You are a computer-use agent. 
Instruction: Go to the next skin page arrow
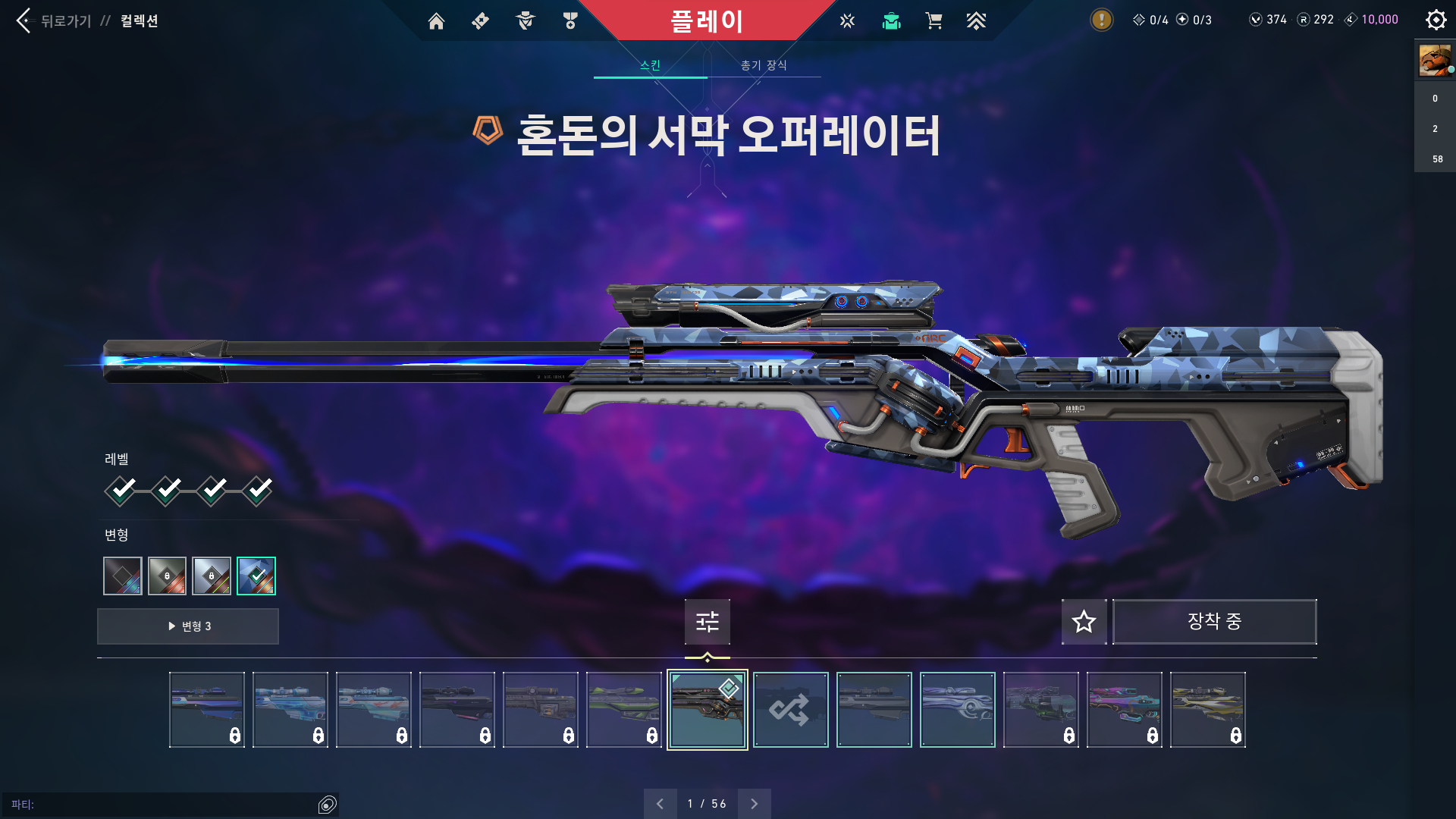(x=754, y=804)
